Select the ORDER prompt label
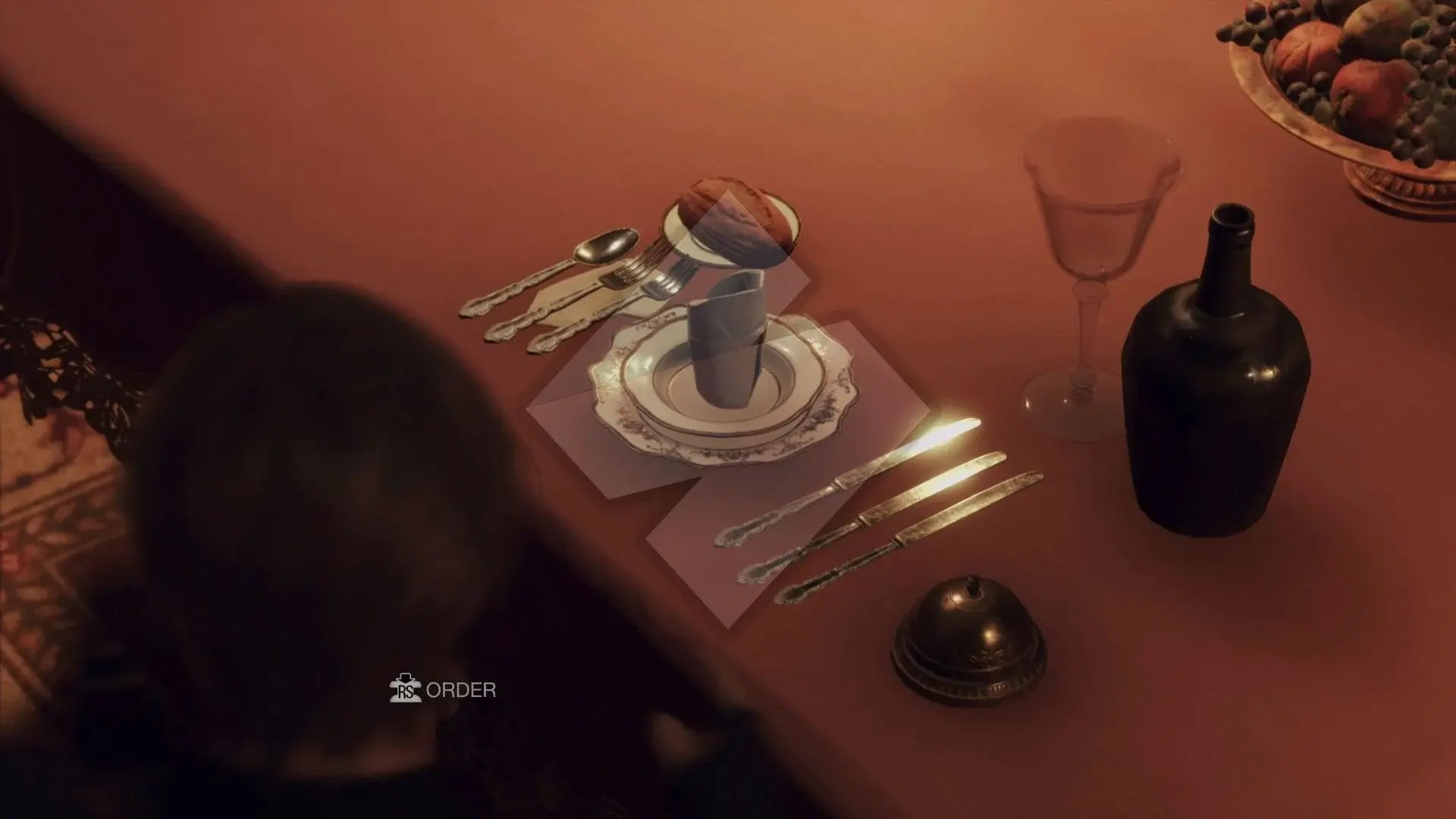 [461, 689]
